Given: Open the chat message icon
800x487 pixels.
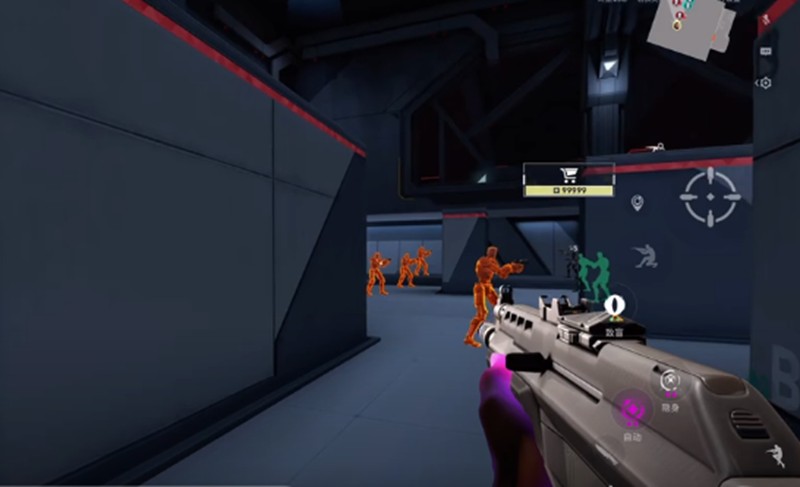Looking at the screenshot, I should (767, 50).
